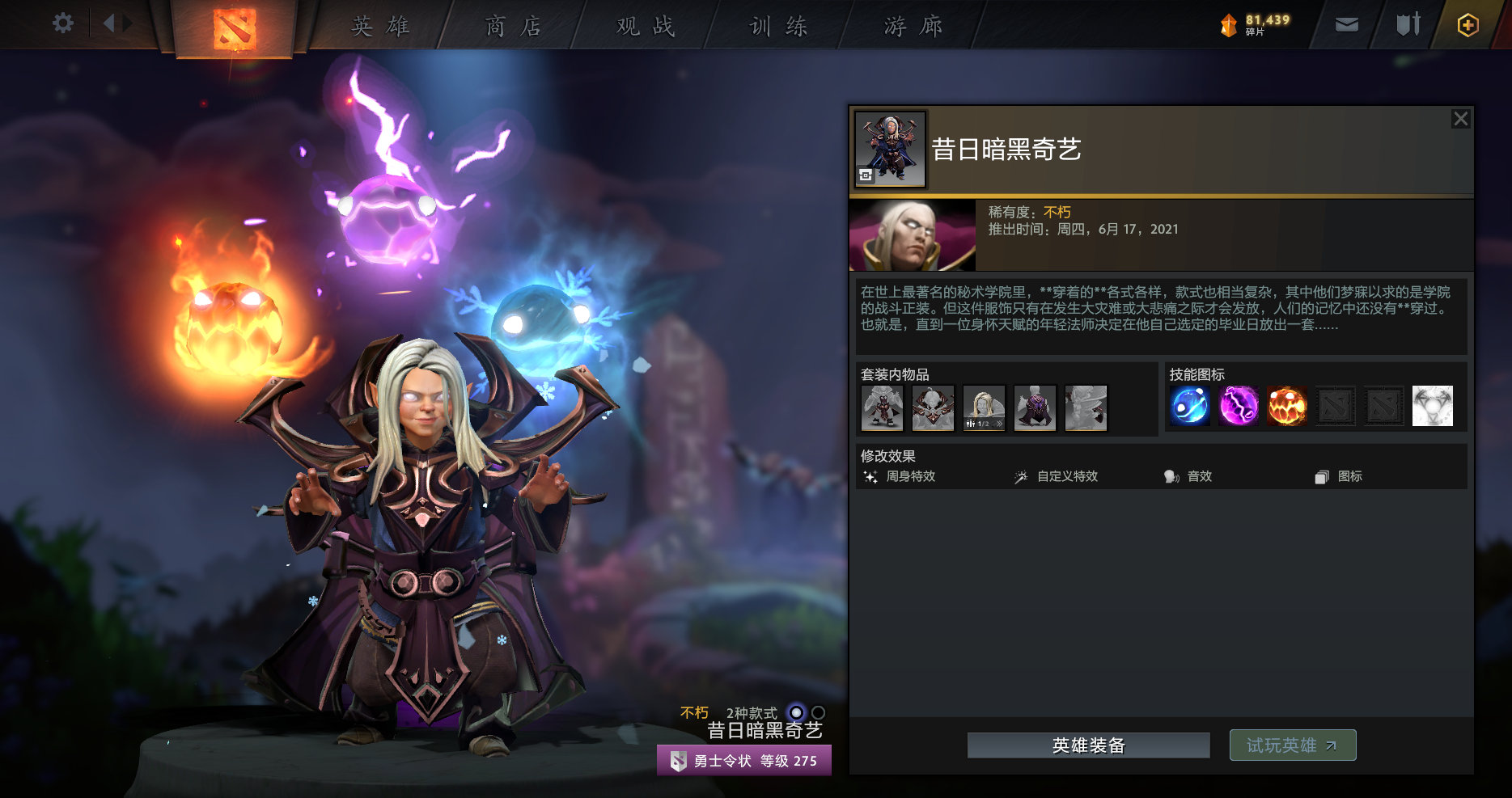Select the flaming Forge Spirit skill icon

[x=1286, y=407]
